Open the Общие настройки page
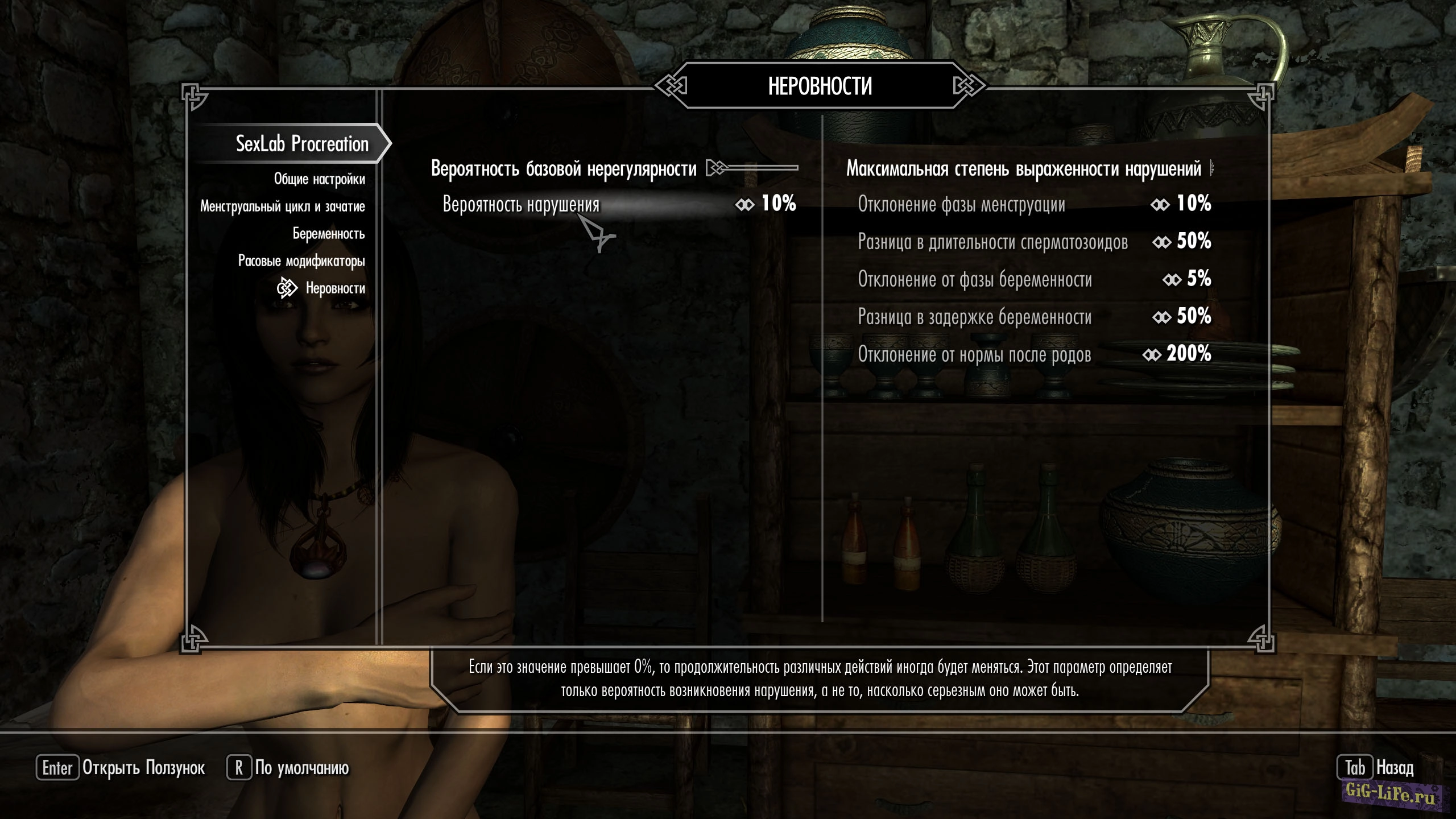The height and width of the screenshot is (819, 1456). (319, 179)
